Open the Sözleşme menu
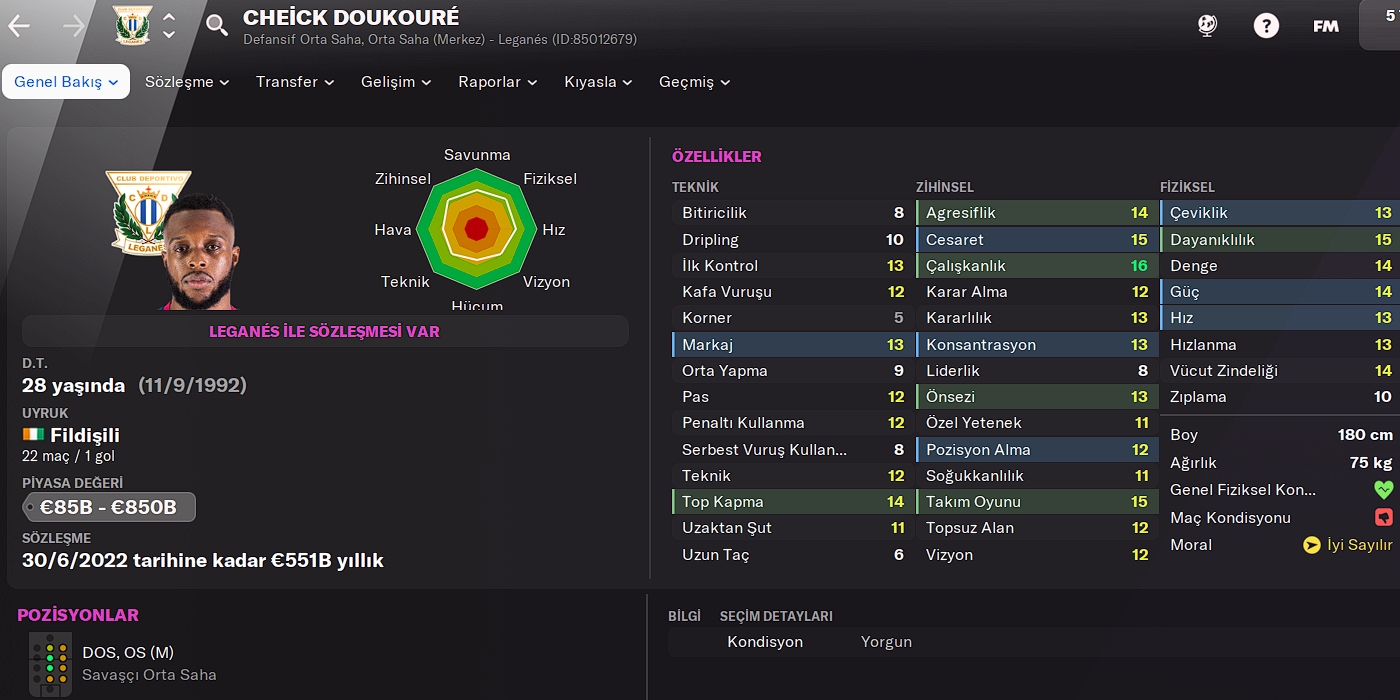The height and width of the screenshot is (700, 1400). [187, 82]
